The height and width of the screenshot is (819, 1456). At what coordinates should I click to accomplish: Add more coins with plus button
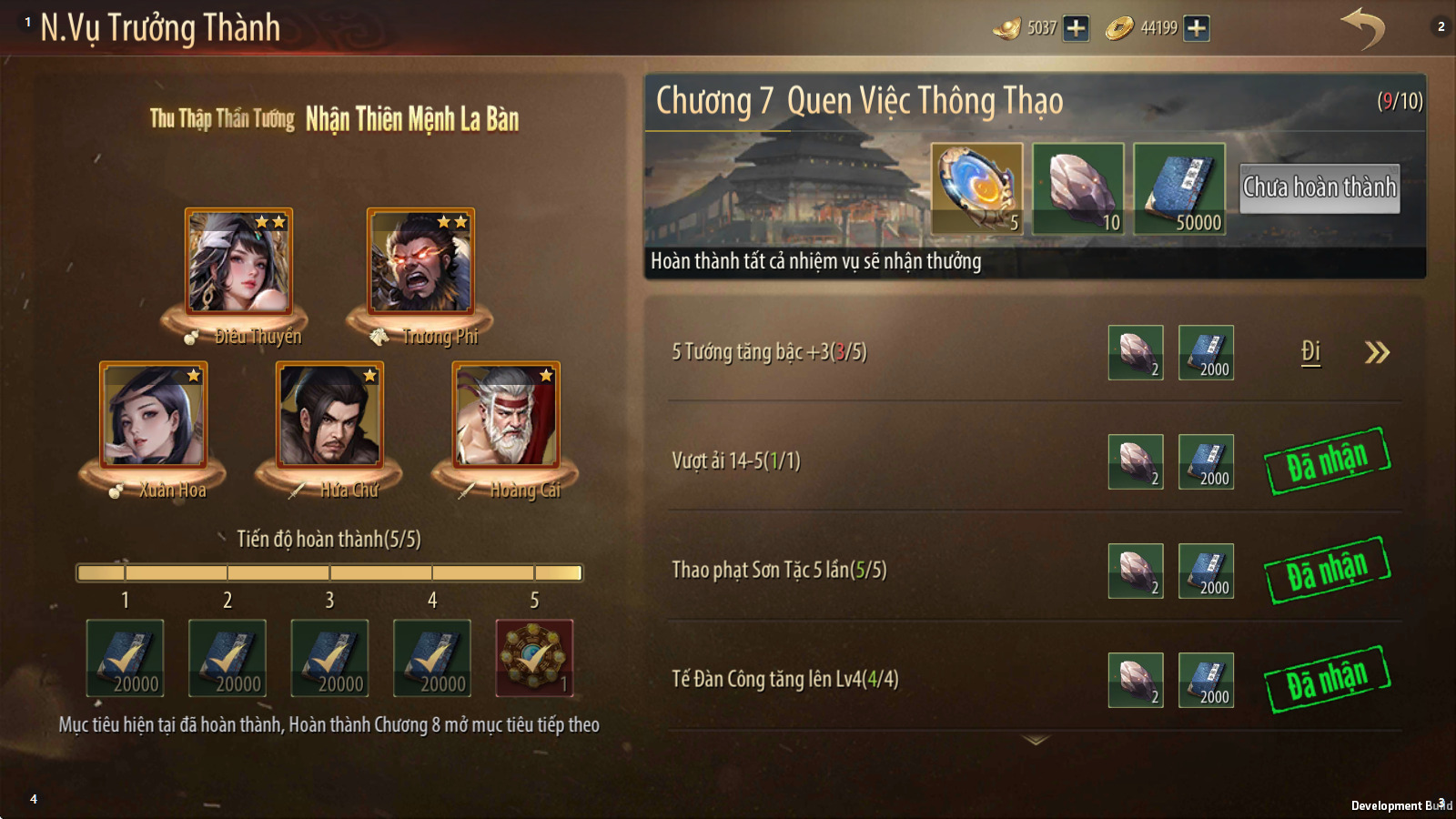coord(1197,28)
